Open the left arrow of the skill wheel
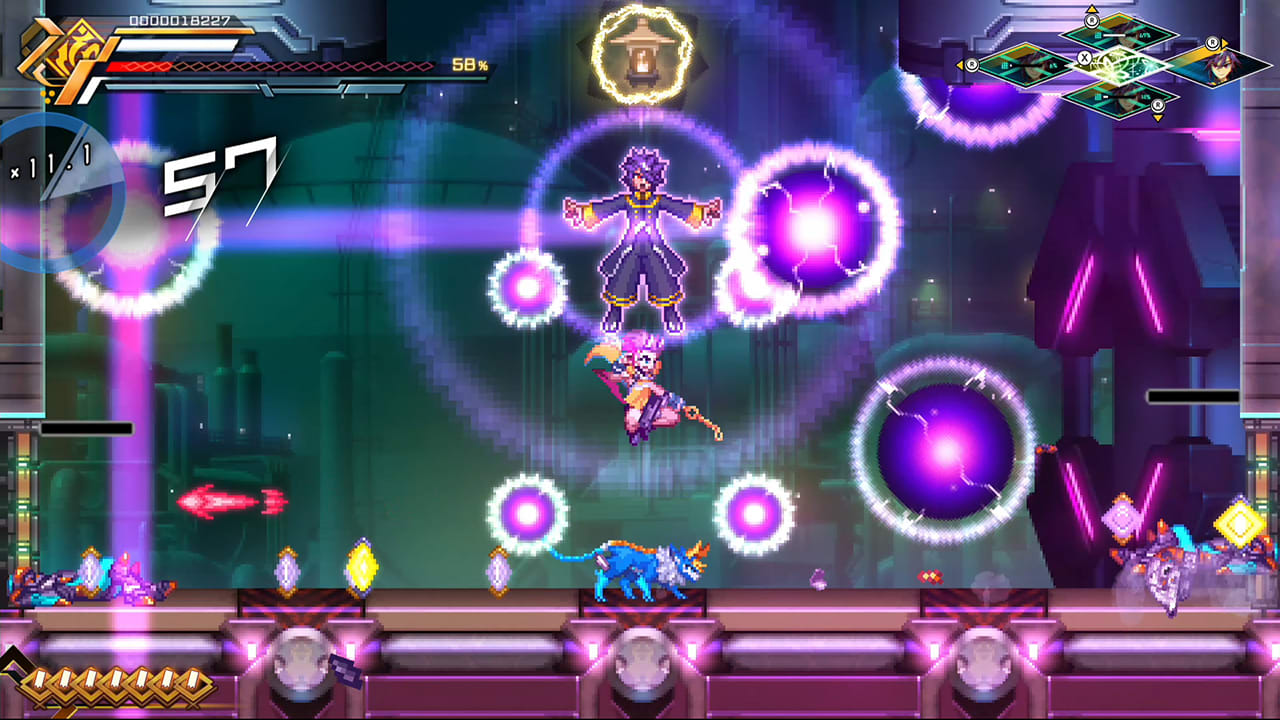Screen dimensions: 1280x720 962,63
